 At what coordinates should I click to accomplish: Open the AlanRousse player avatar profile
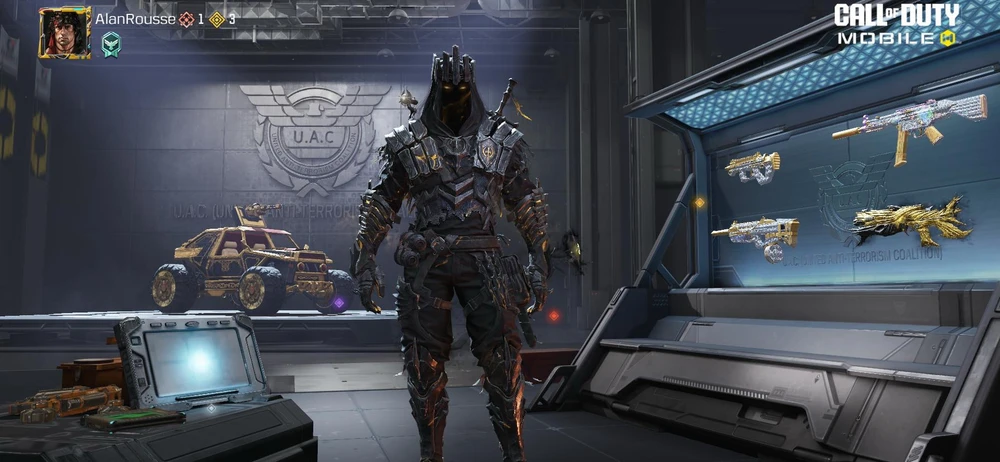tap(65, 33)
